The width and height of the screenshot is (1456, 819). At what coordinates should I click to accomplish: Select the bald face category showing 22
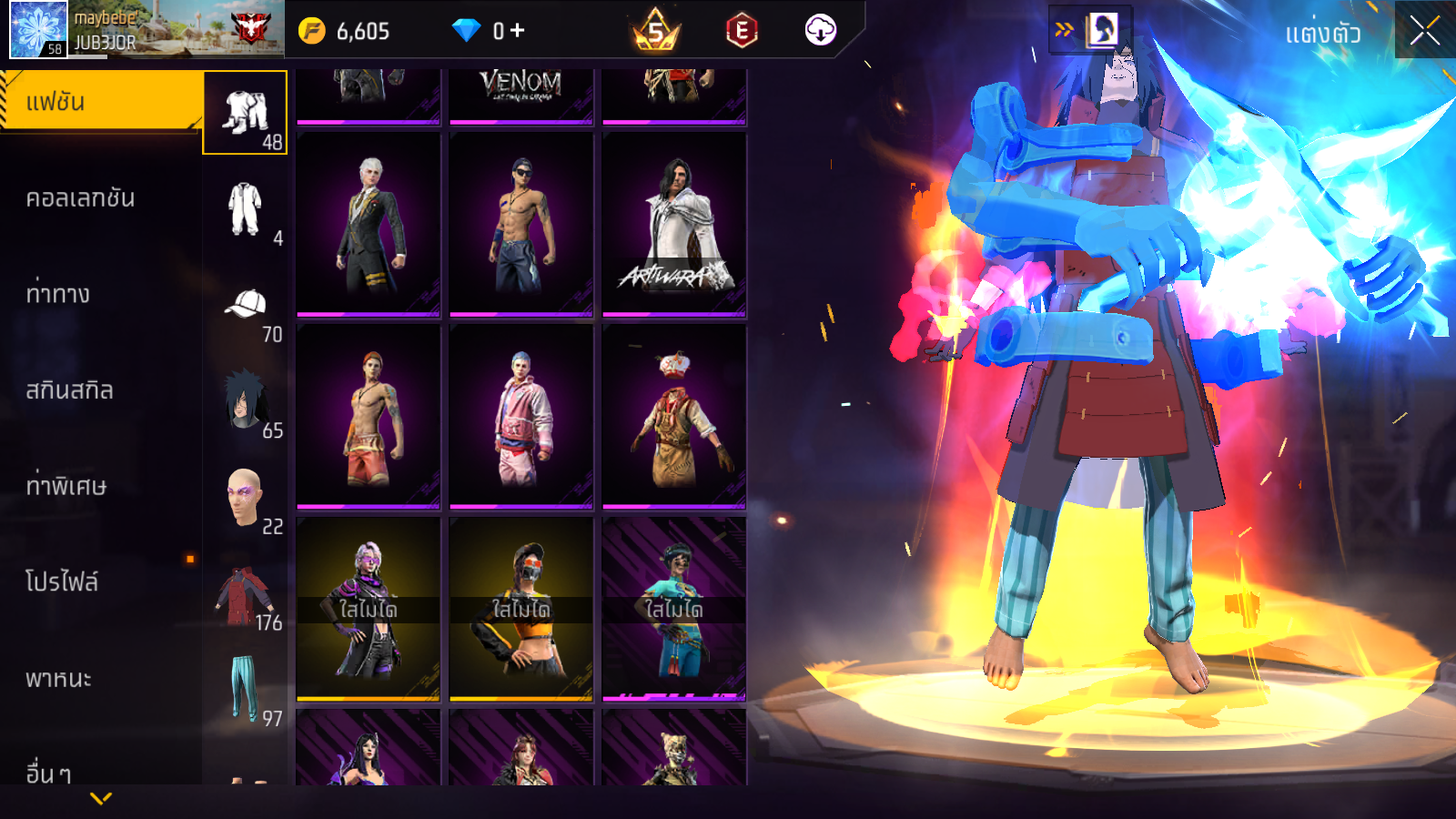click(x=245, y=498)
